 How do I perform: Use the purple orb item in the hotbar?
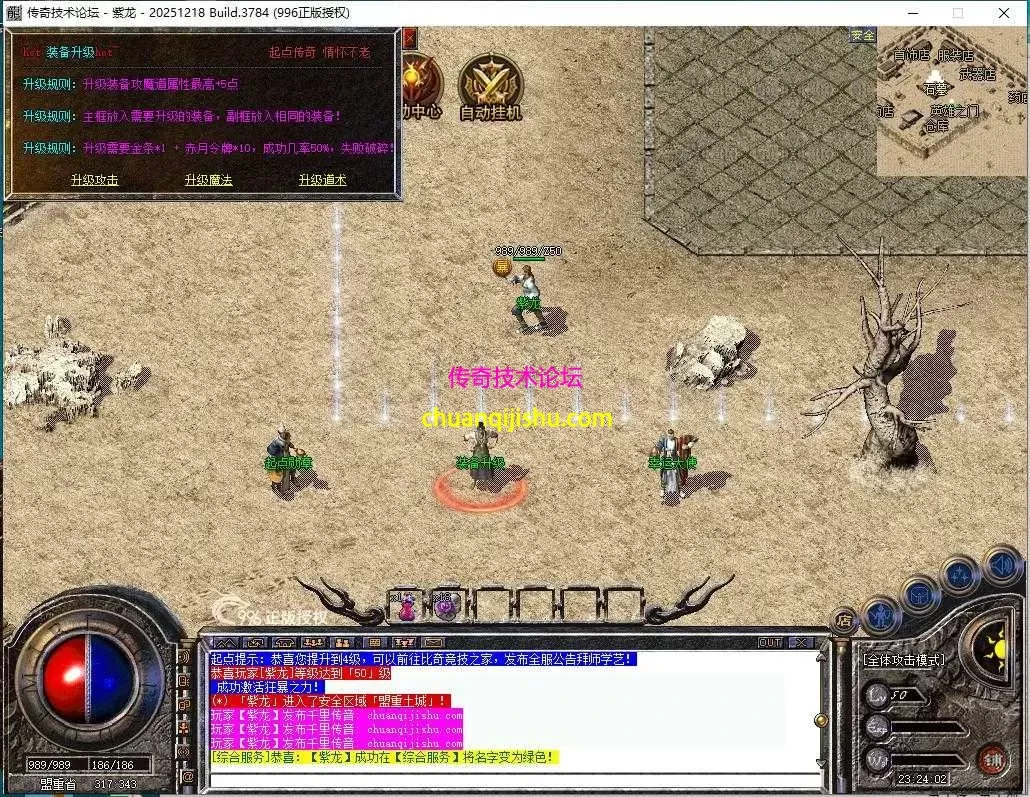click(x=444, y=606)
